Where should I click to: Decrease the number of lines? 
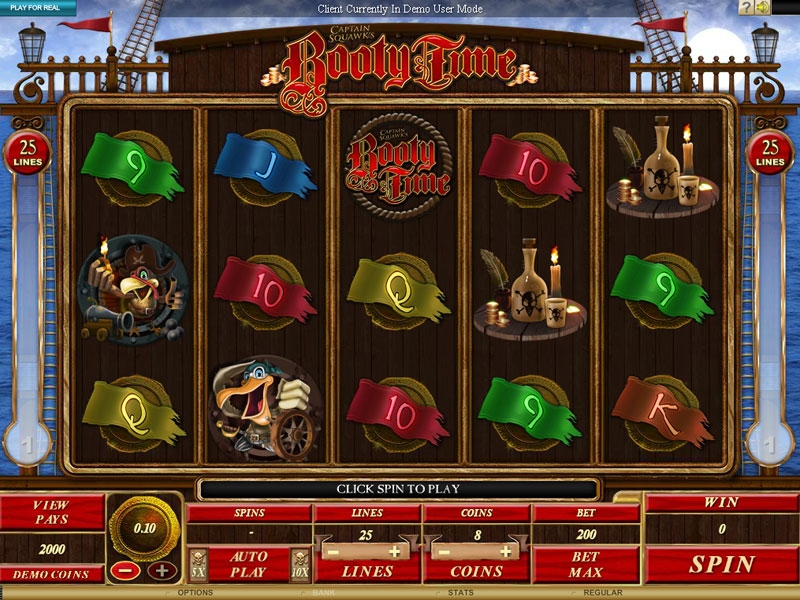(332, 551)
